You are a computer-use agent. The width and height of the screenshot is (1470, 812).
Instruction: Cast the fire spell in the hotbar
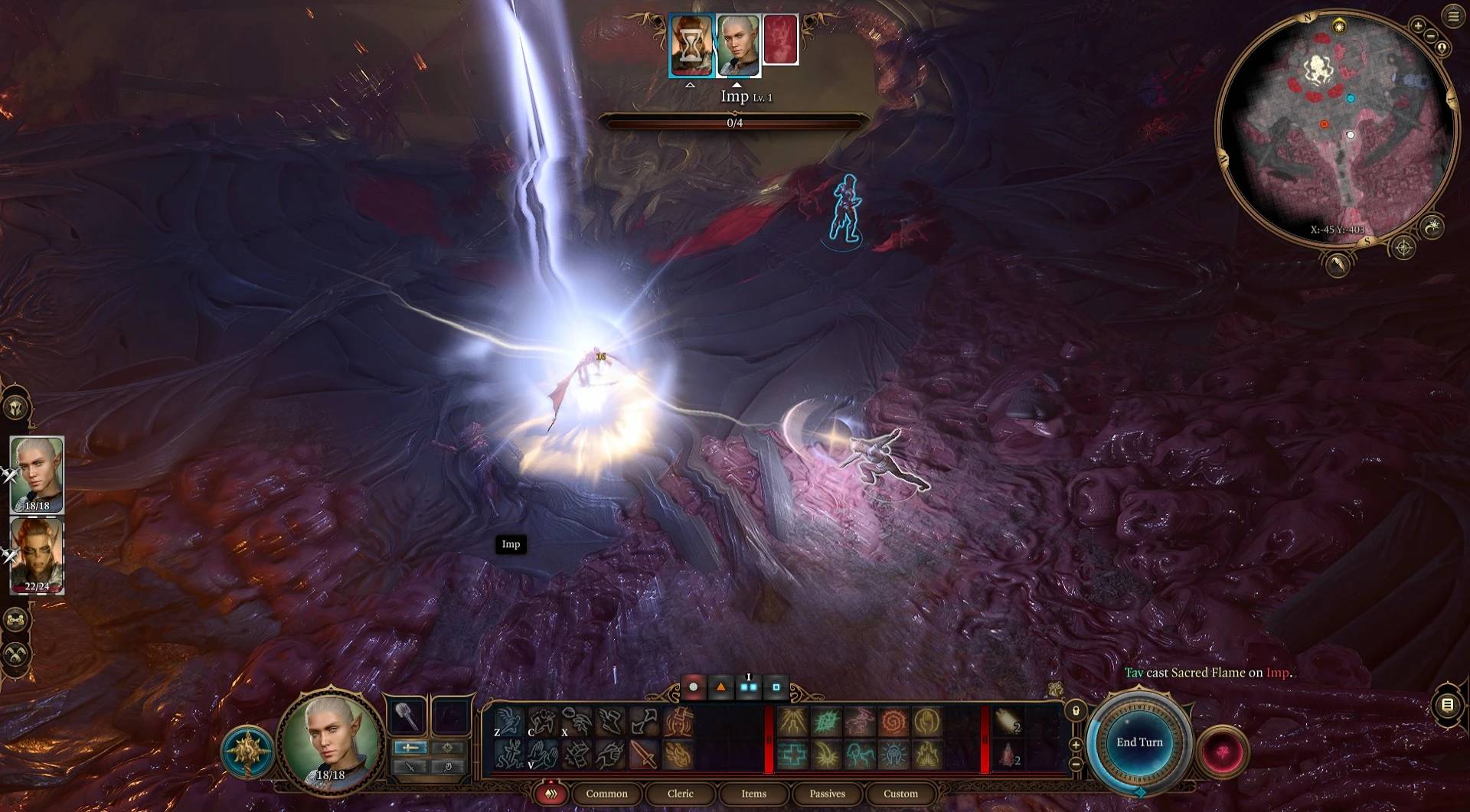click(926, 755)
